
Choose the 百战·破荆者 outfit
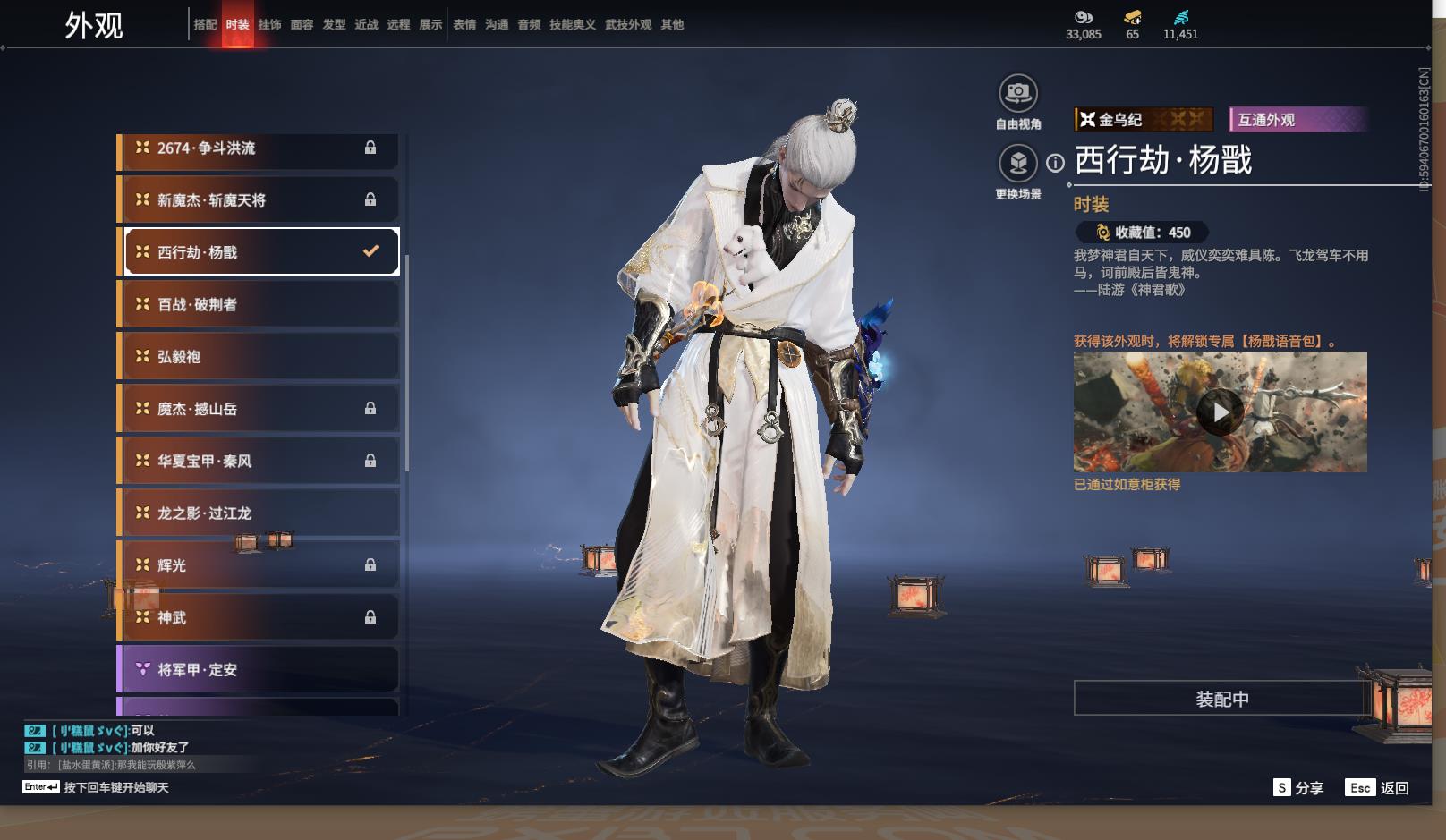coord(259,304)
